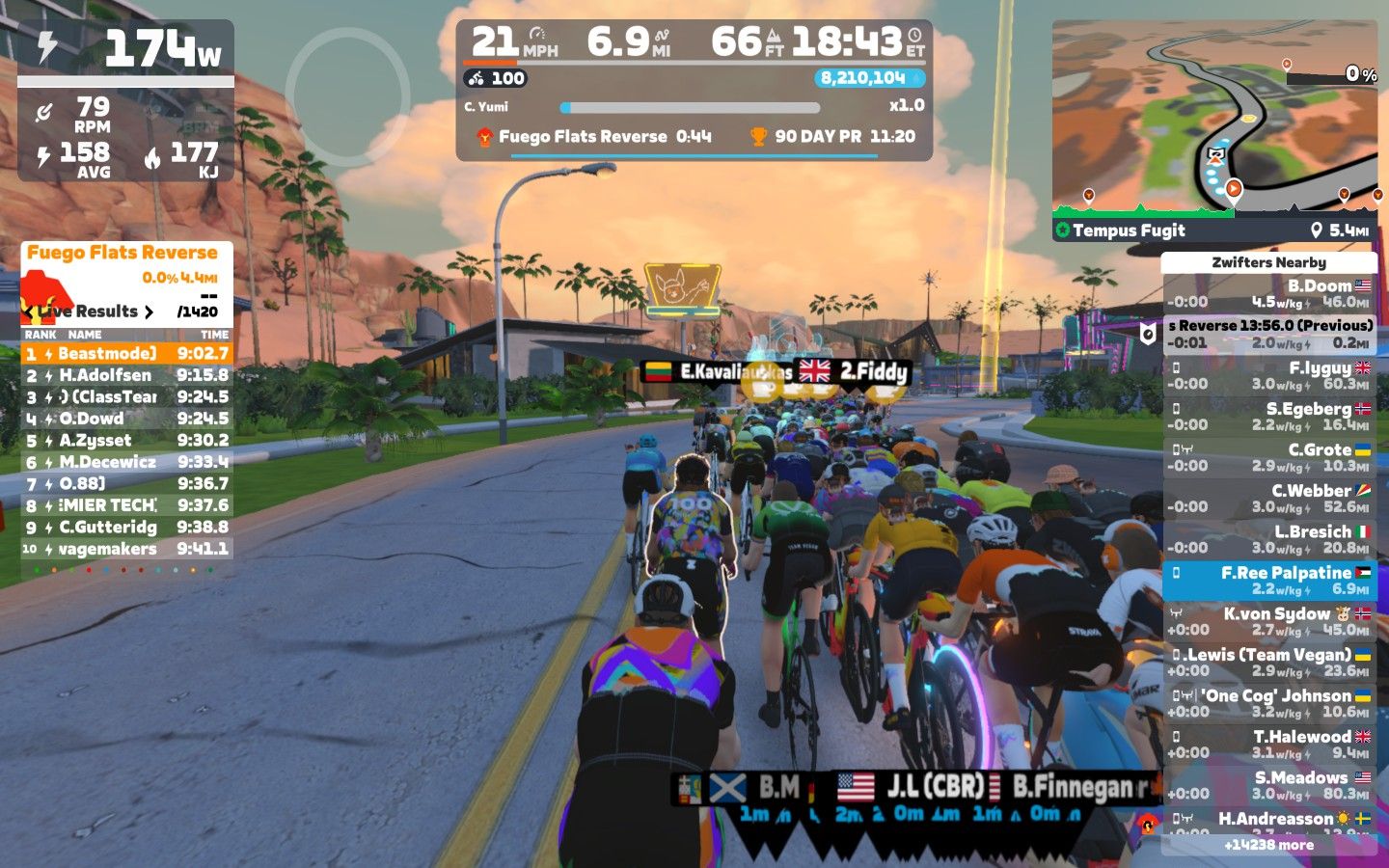Select T.Halewood in nearby riders
Image resolution: width=1389 pixels, height=868 pixels.
pyautogui.click(x=1268, y=745)
